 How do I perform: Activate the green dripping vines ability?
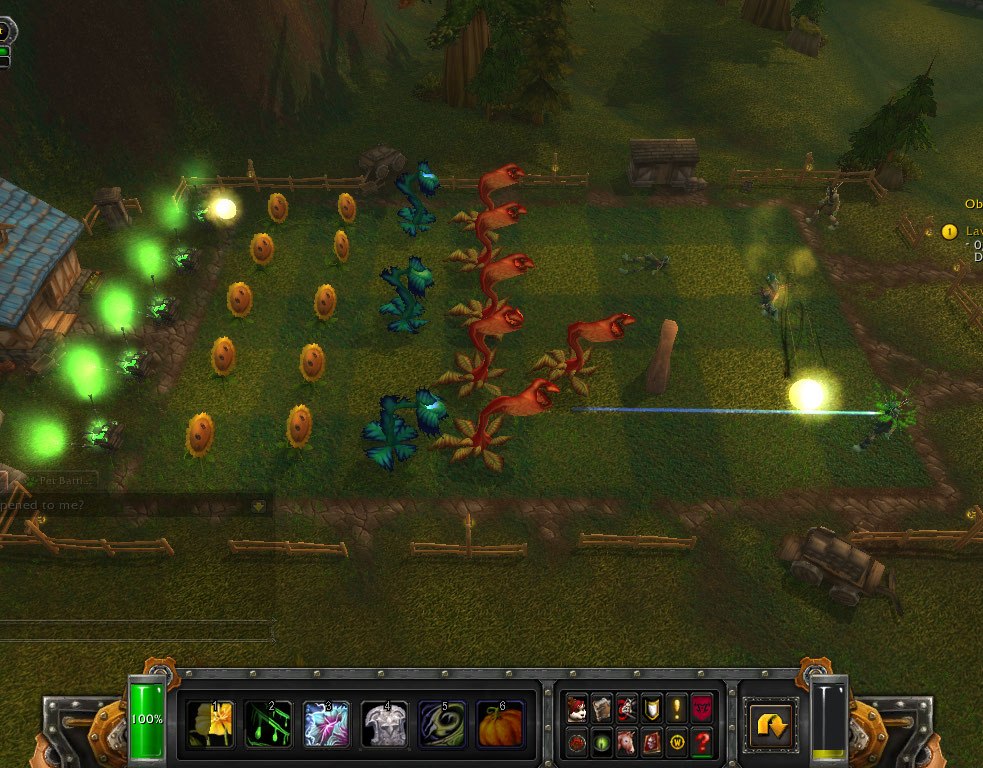coord(269,724)
